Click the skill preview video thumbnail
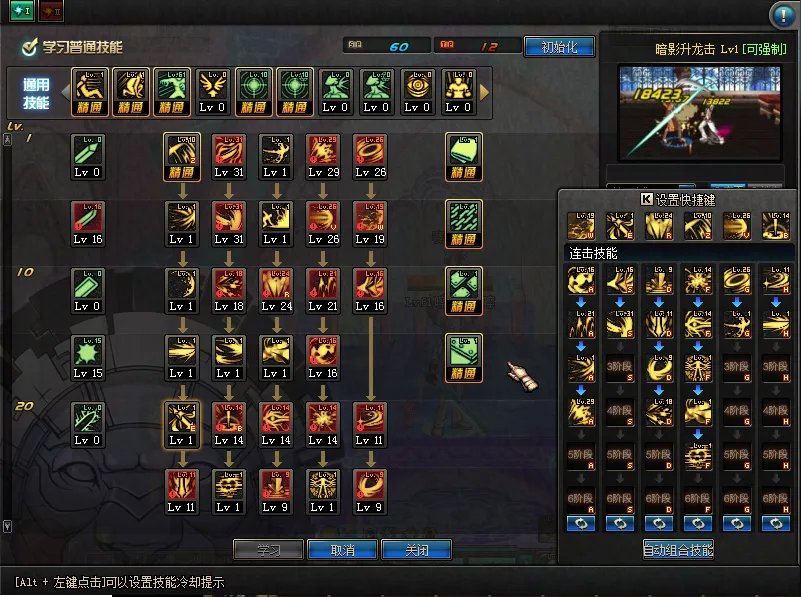Screen dimensions: 801x597 (x=699, y=111)
